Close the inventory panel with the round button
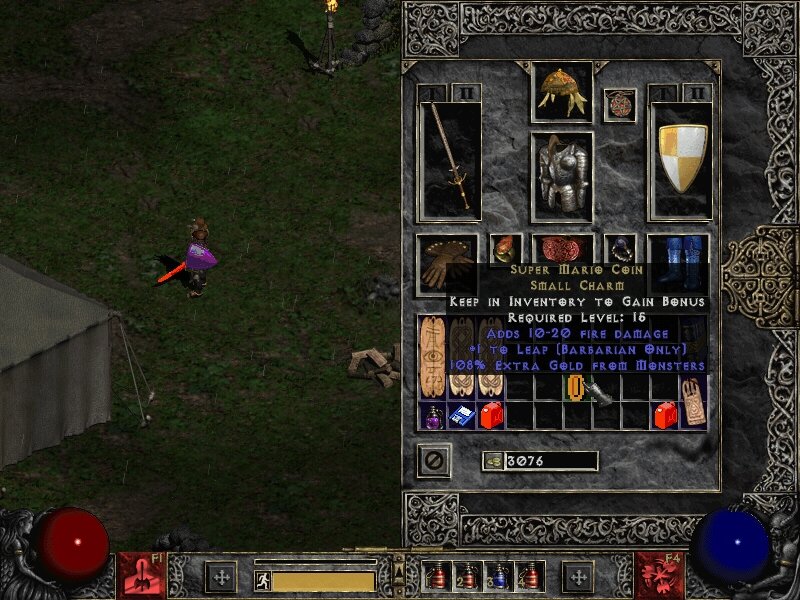The image size is (800, 600). point(434,460)
